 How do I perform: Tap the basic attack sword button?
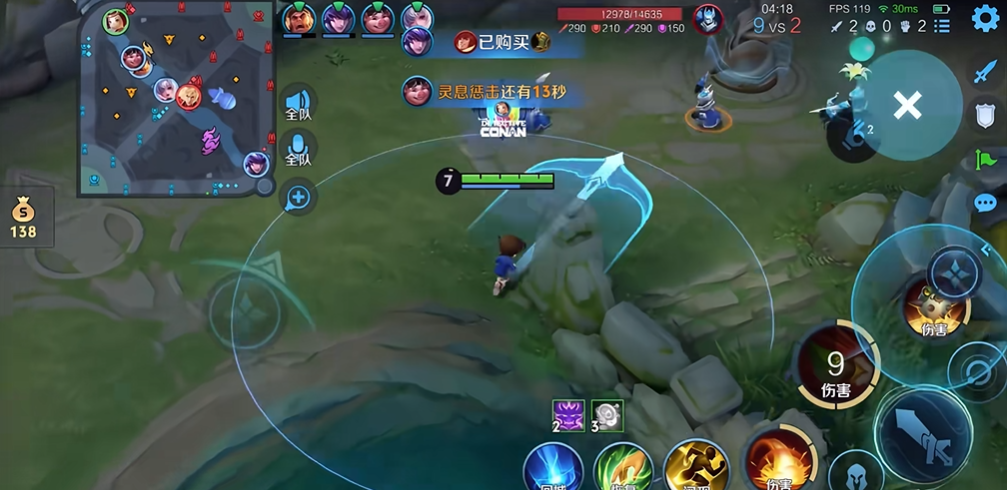(x=922, y=428)
